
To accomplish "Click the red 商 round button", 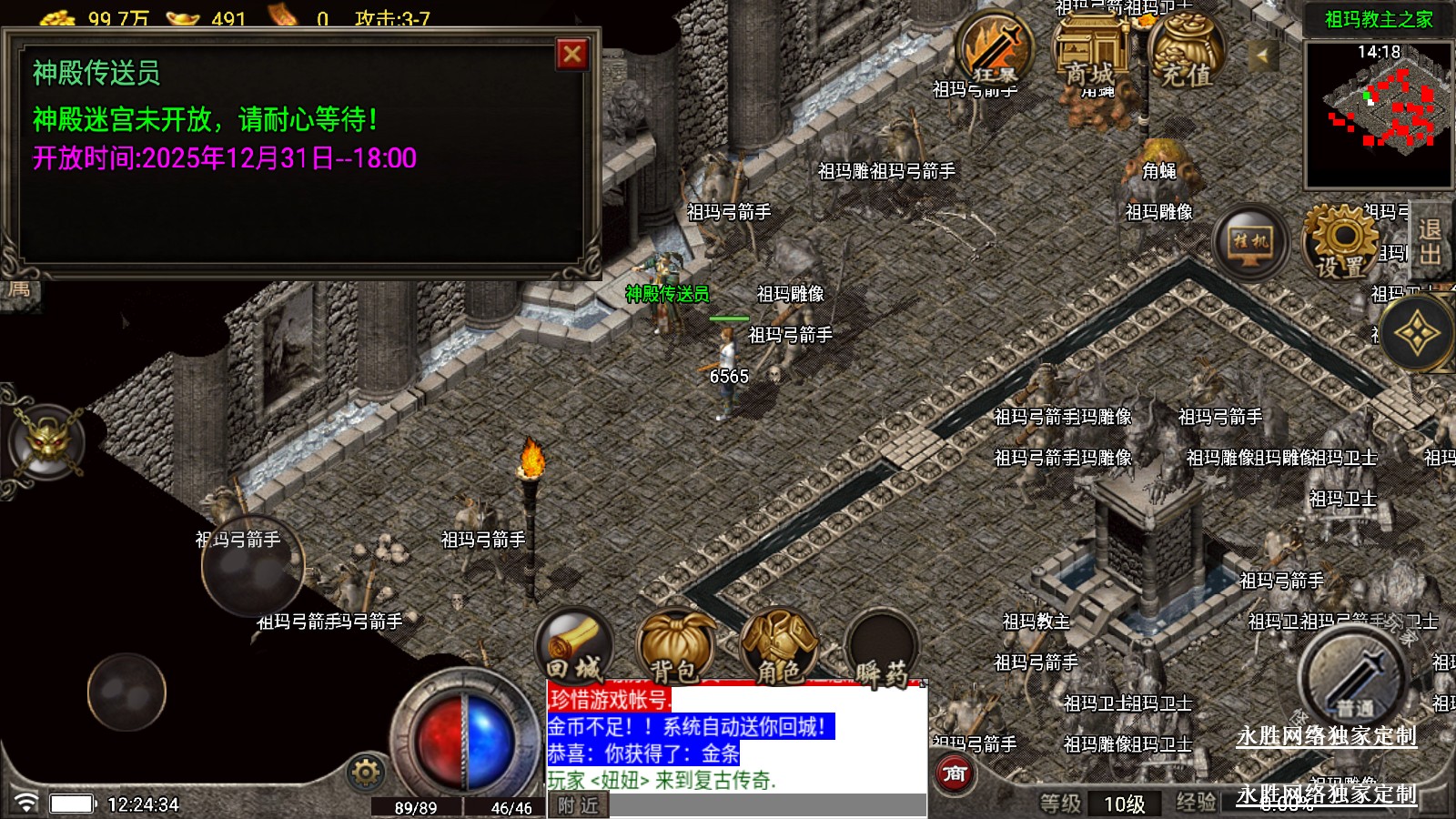I will (955, 773).
